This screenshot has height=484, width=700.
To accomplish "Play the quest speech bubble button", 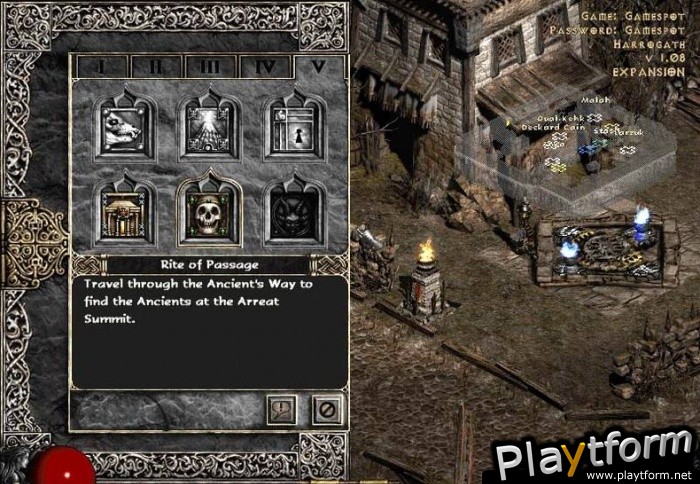I will click(282, 409).
